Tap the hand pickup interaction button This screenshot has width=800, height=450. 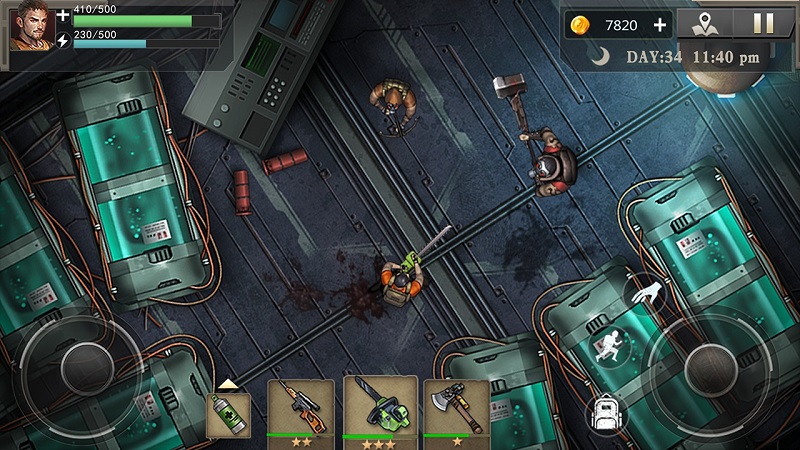point(644,294)
